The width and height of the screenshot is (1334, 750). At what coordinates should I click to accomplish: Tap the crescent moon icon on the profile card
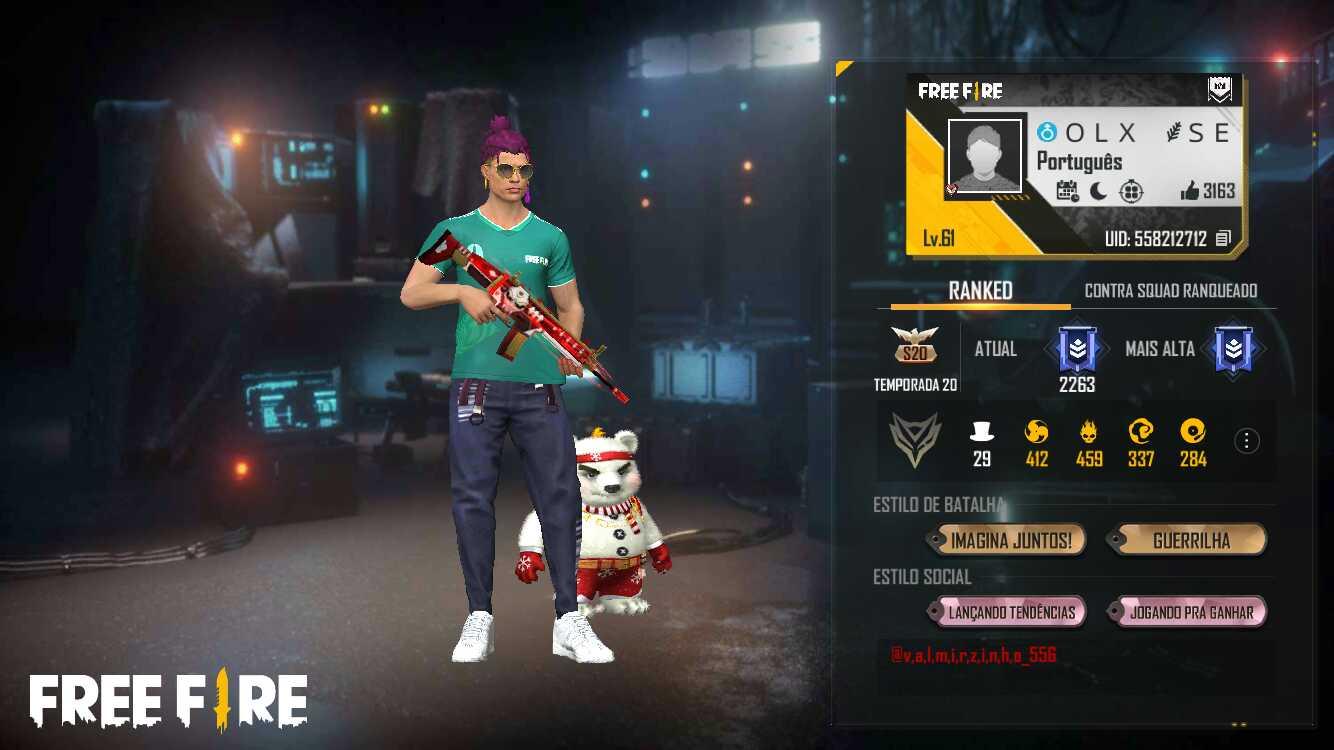click(x=1098, y=191)
